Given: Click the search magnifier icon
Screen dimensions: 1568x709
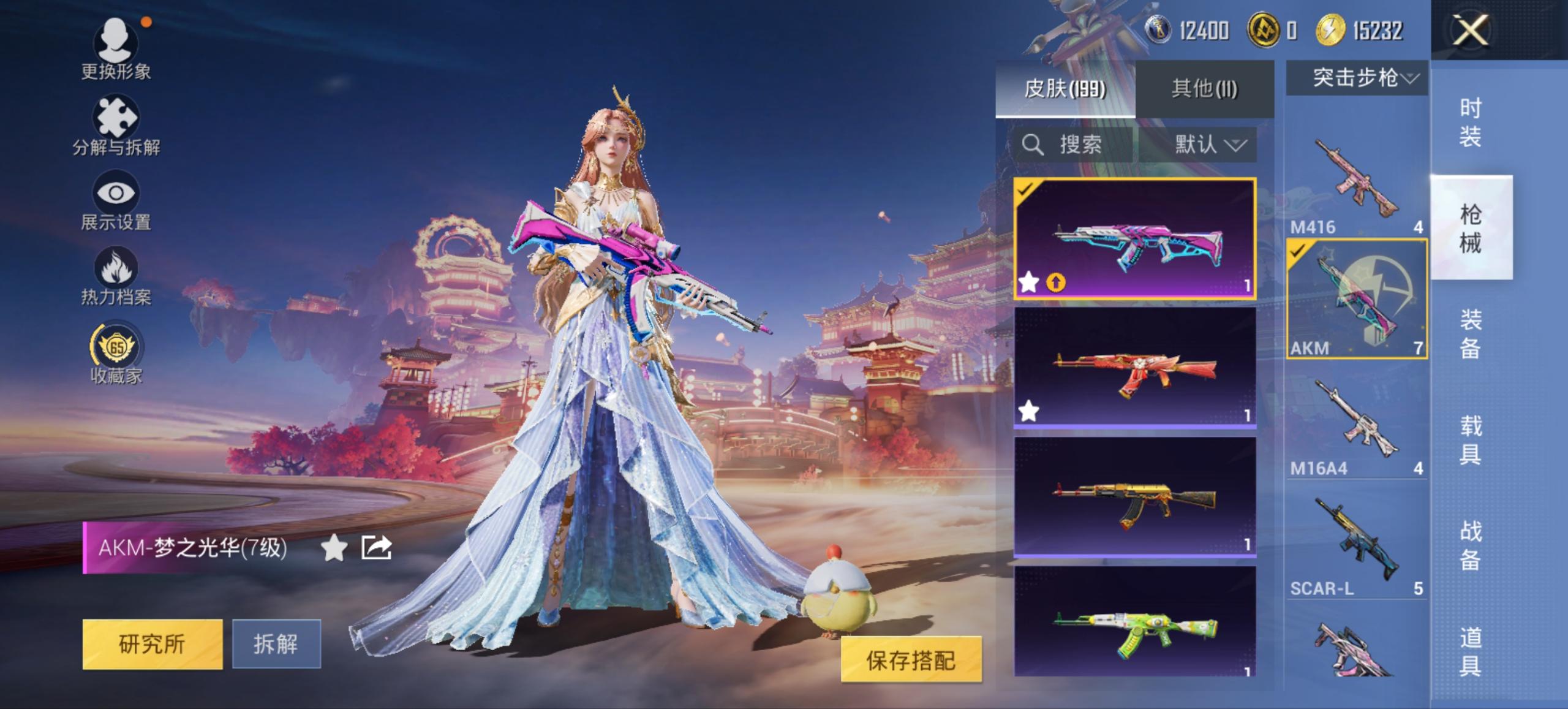Looking at the screenshot, I should point(1034,145).
